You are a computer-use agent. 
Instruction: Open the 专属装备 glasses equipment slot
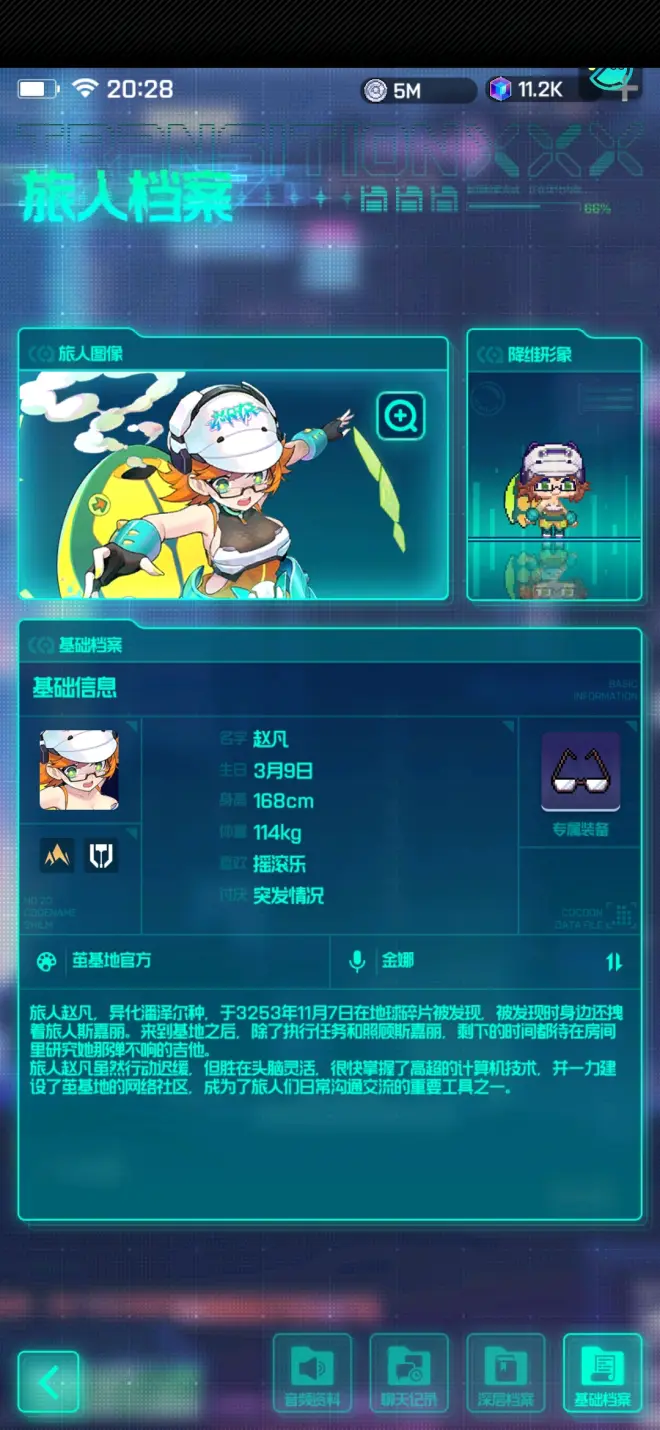(x=581, y=773)
